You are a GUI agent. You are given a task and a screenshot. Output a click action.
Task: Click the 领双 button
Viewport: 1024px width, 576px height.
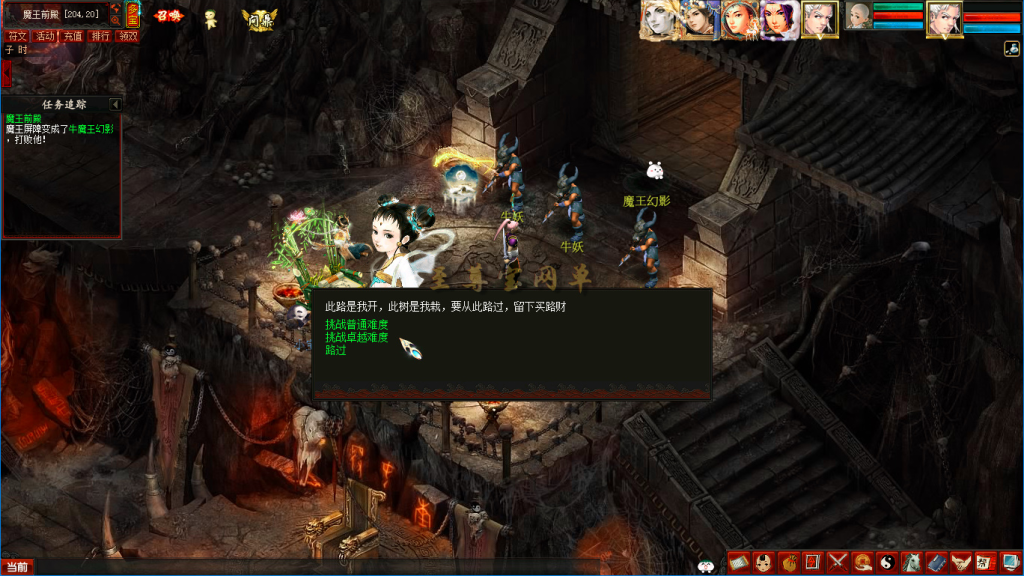pyautogui.click(x=128, y=36)
